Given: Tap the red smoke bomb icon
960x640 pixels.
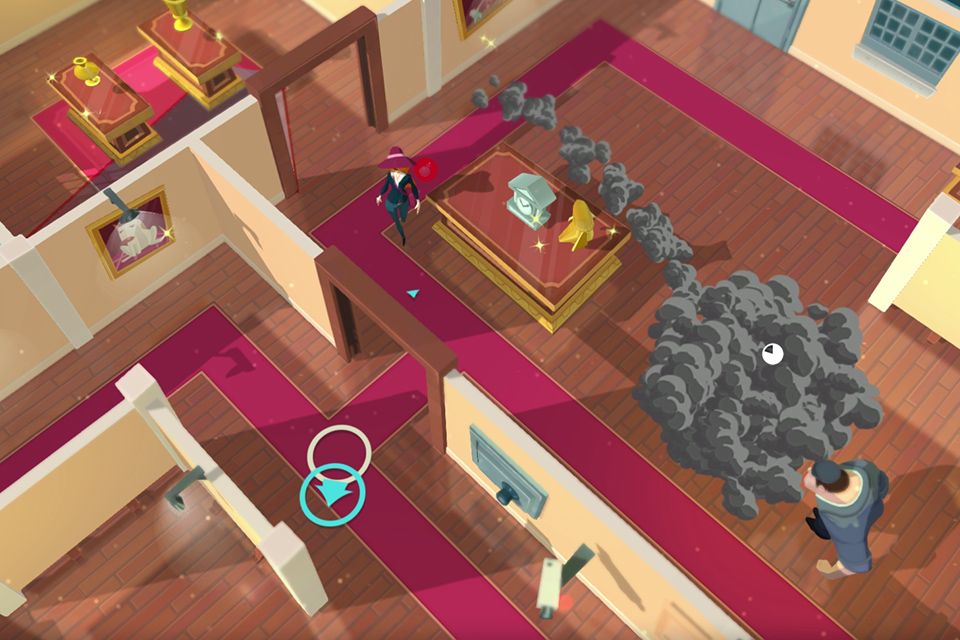Looking at the screenshot, I should pyautogui.click(x=428, y=169).
